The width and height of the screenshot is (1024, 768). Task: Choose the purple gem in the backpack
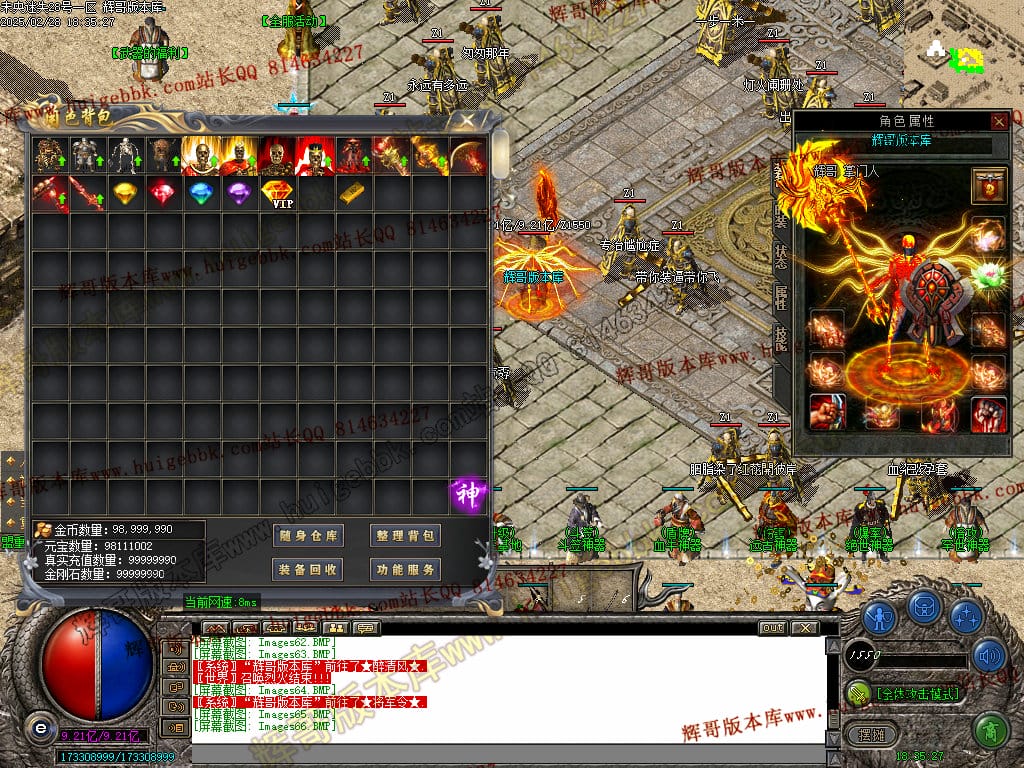tap(239, 192)
